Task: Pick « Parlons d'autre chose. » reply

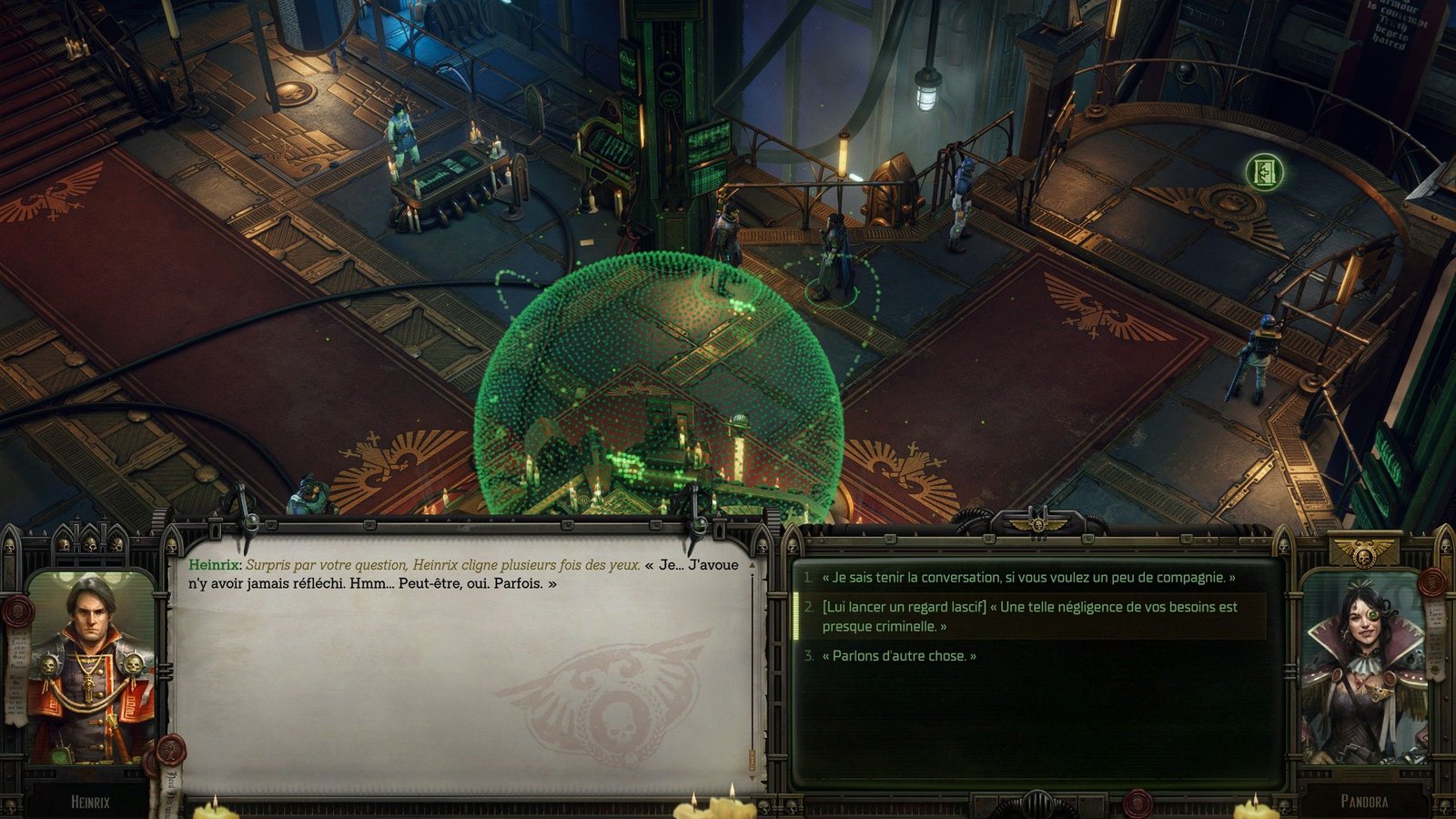Action: (x=899, y=656)
